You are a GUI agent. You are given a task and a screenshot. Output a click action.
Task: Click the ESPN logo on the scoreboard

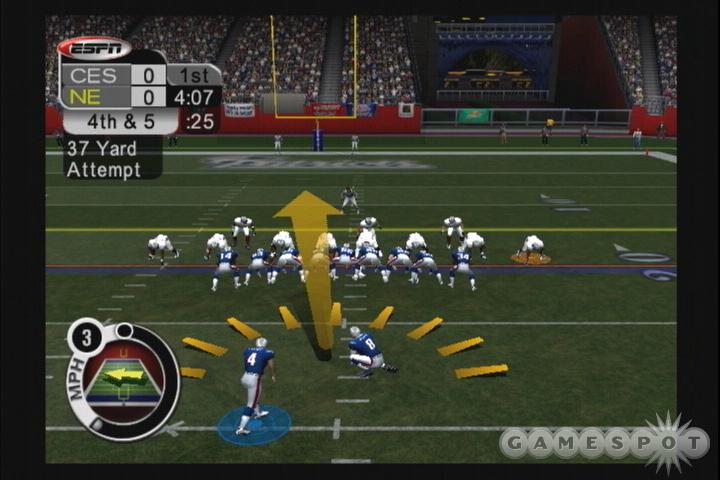tap(94, 47)
